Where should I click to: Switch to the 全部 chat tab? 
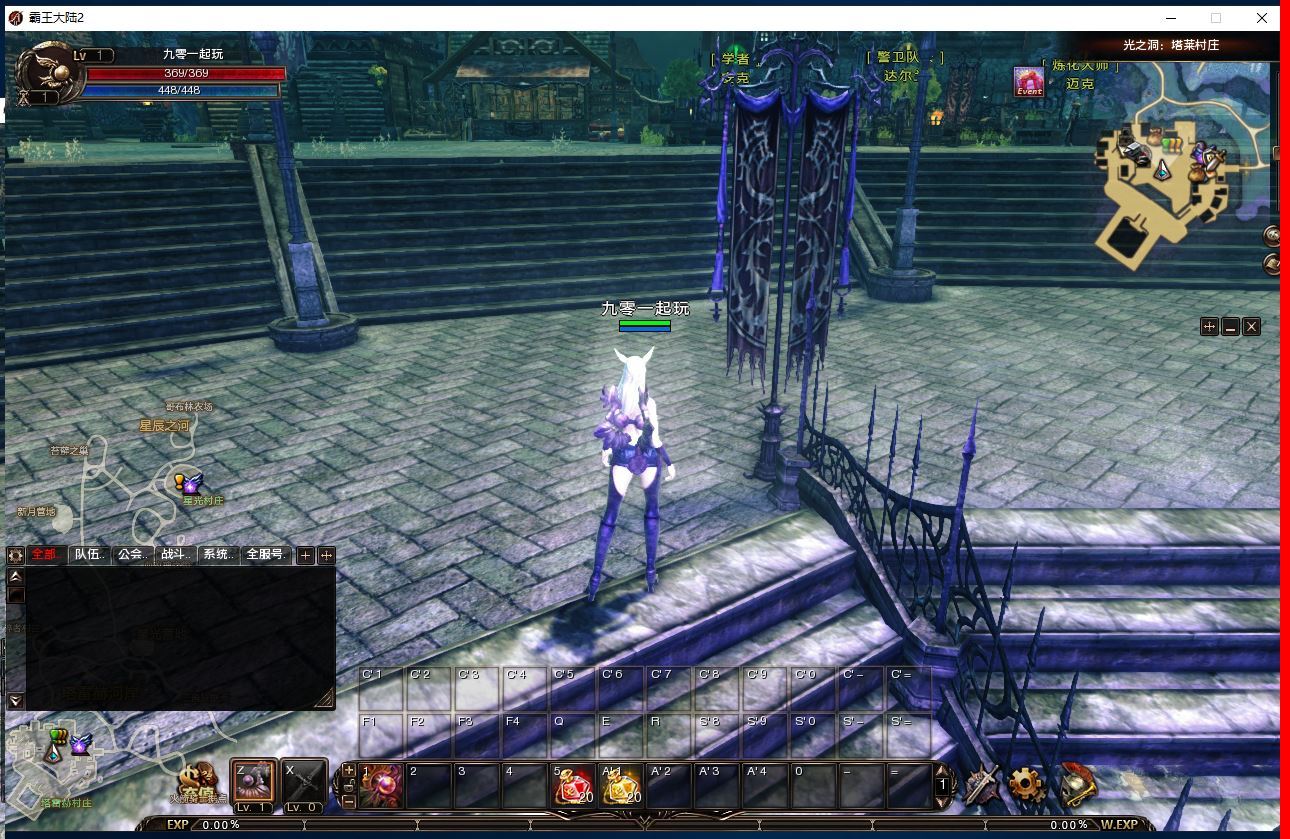point(46,554)
